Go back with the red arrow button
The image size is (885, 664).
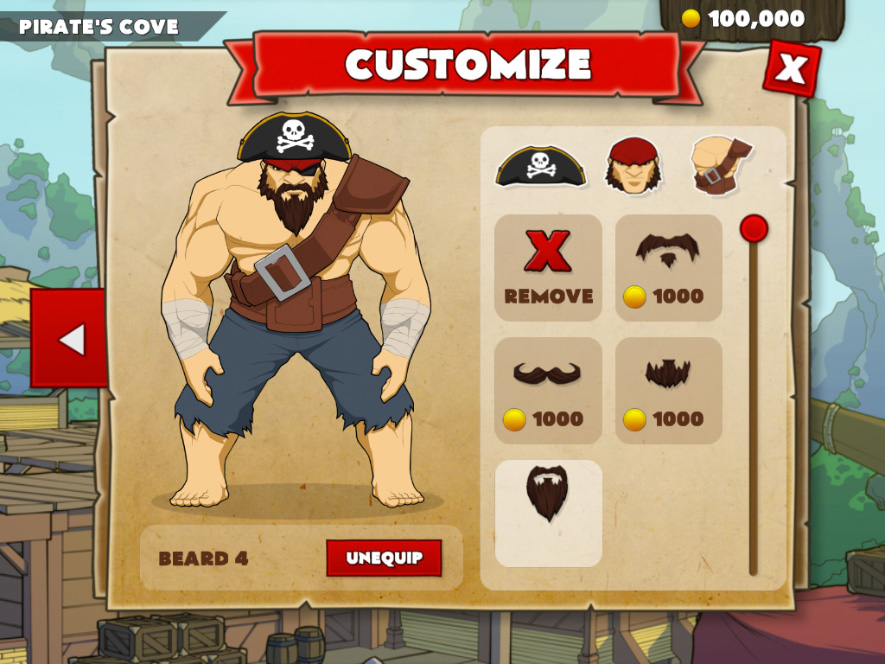point(69,338)
